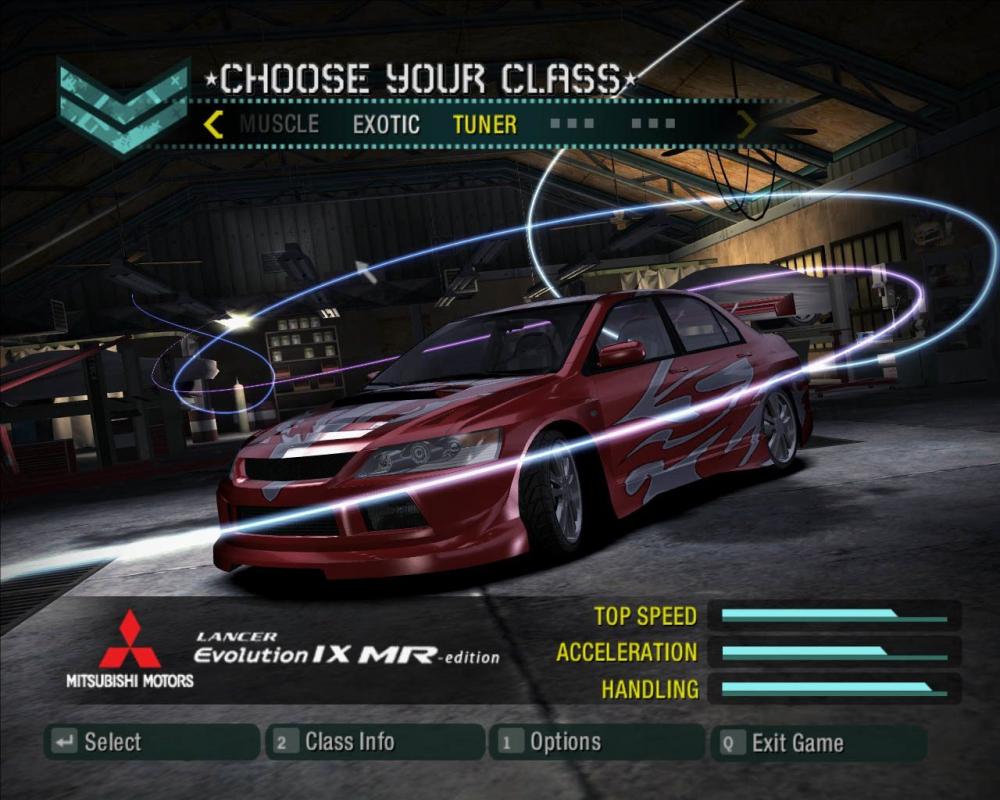This screenshot has width=1000, height=800.
Task: Select the highlighted Tuner class
Action: [485, 125]
